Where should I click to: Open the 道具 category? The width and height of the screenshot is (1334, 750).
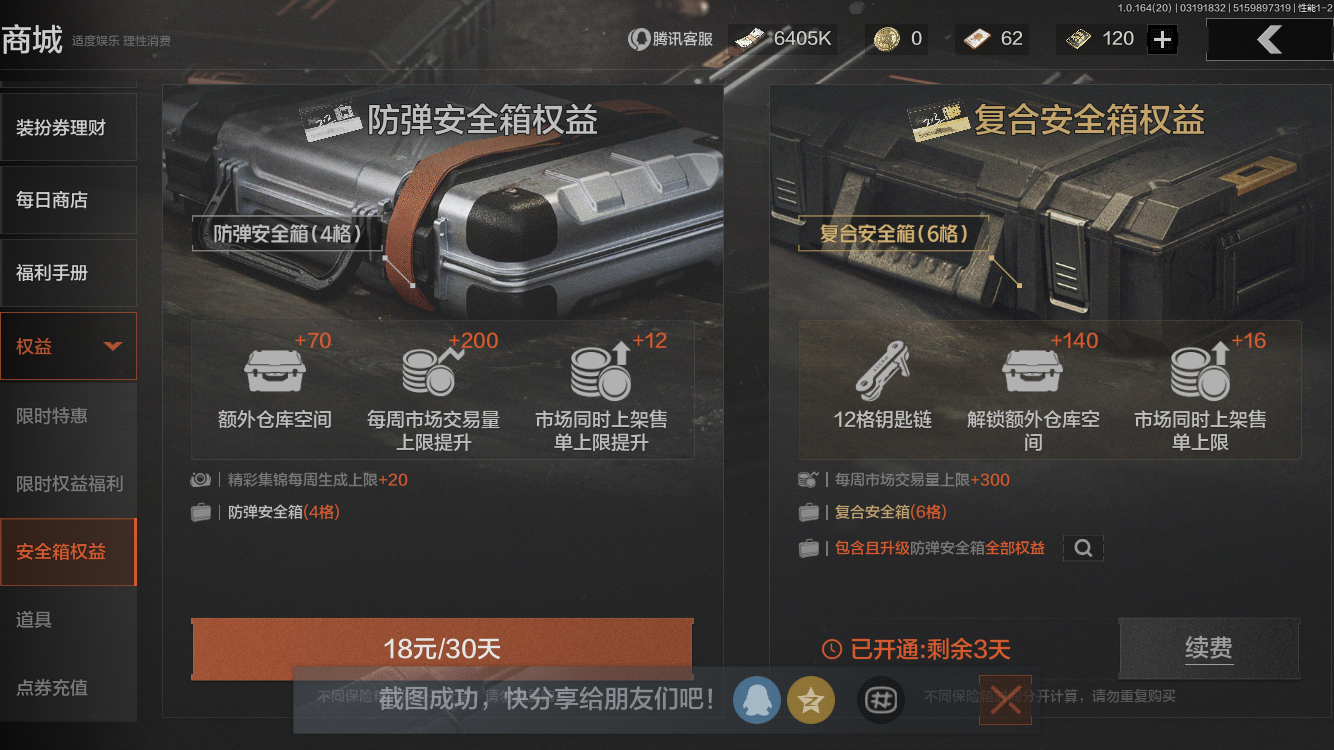click(x=68, y=619)
